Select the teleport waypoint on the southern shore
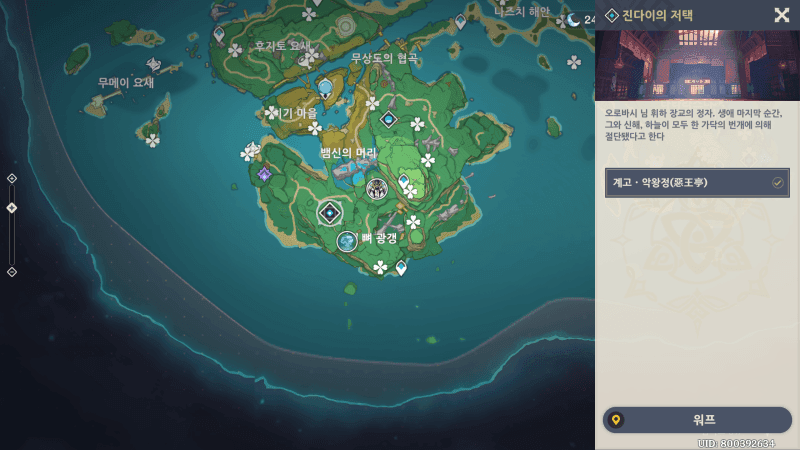The height and width of the screenshot is (450, 800). coord(401,267)
